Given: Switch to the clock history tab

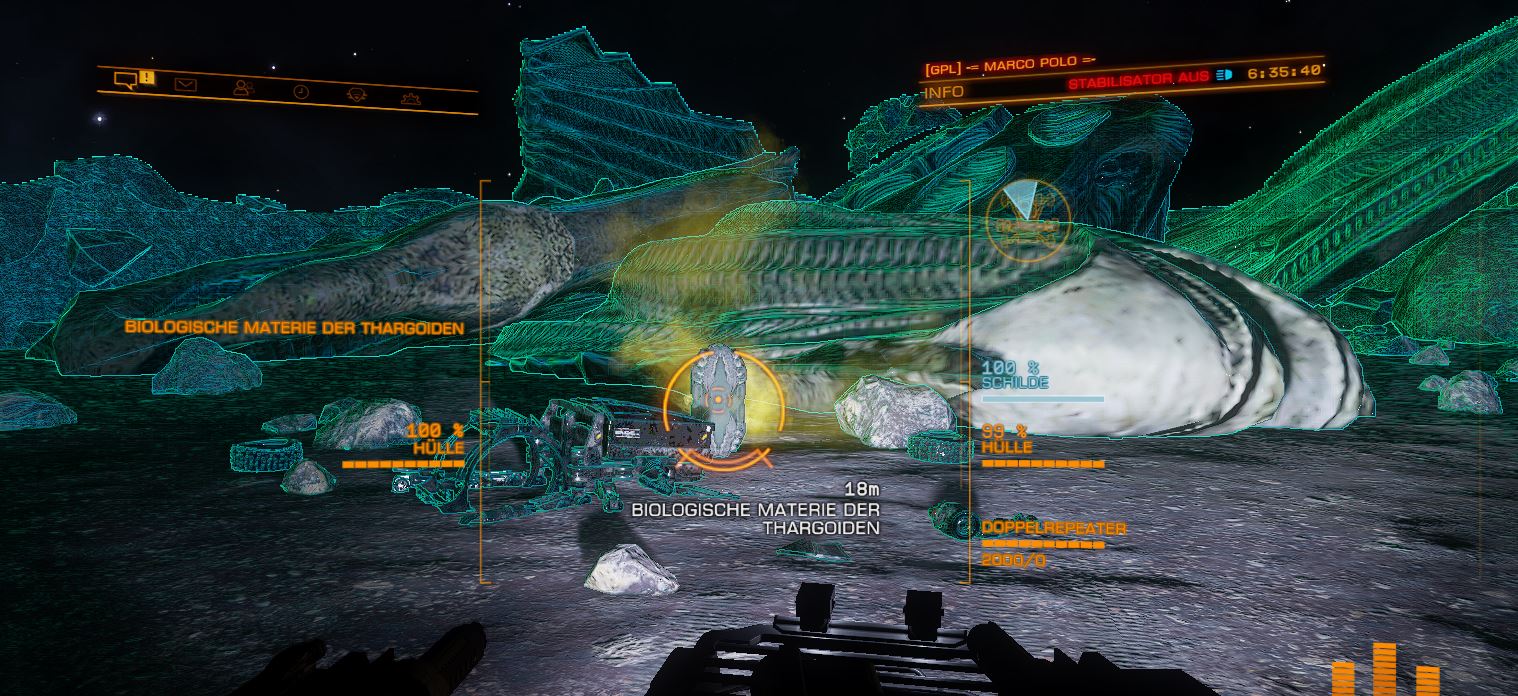Looking at the screenshot, I should pos(301,91).
